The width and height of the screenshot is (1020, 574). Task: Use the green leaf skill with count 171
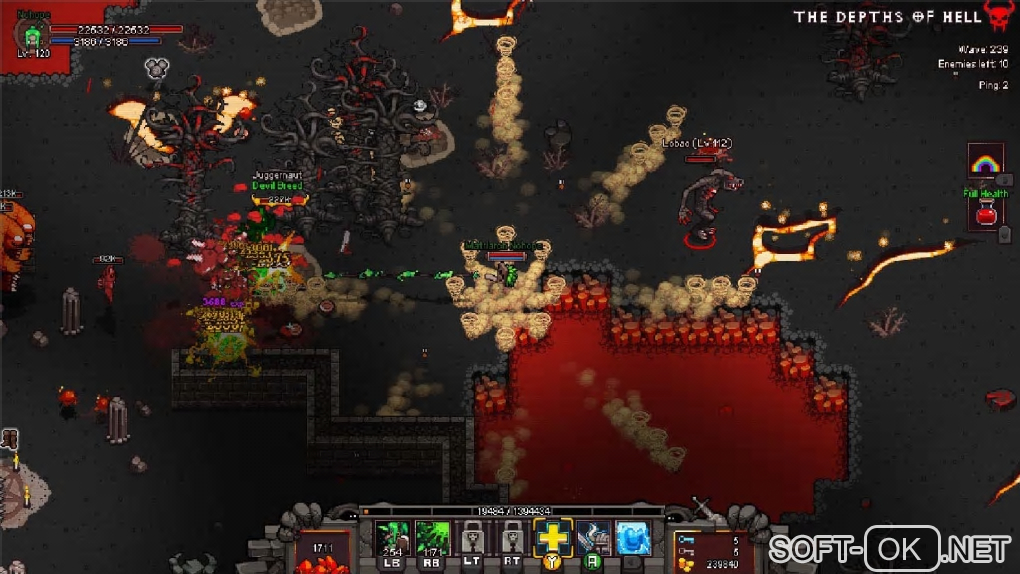(x=432, y=539)
